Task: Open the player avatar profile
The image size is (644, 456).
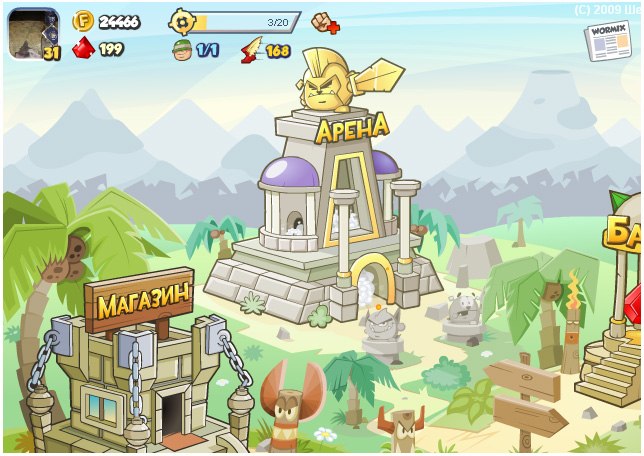Action: (x=33, y=33)
